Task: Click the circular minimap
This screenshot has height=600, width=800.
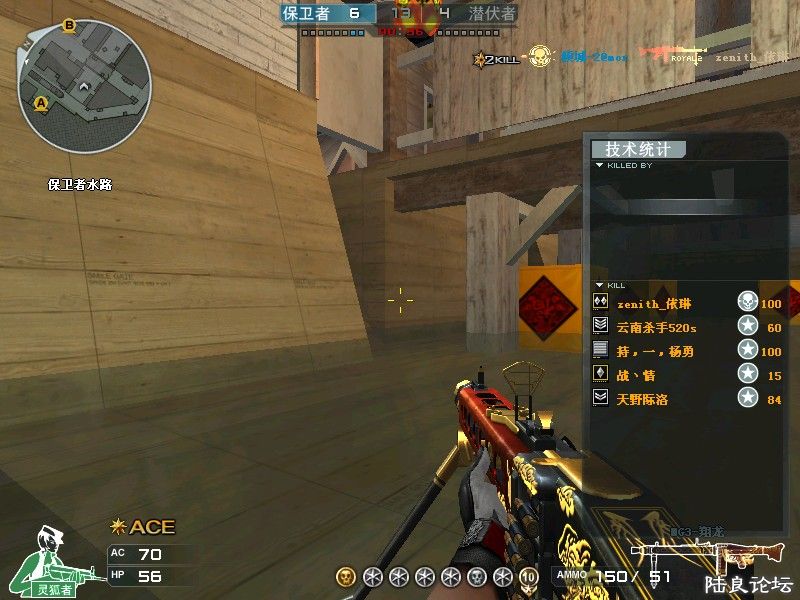Action: point(84,86)
